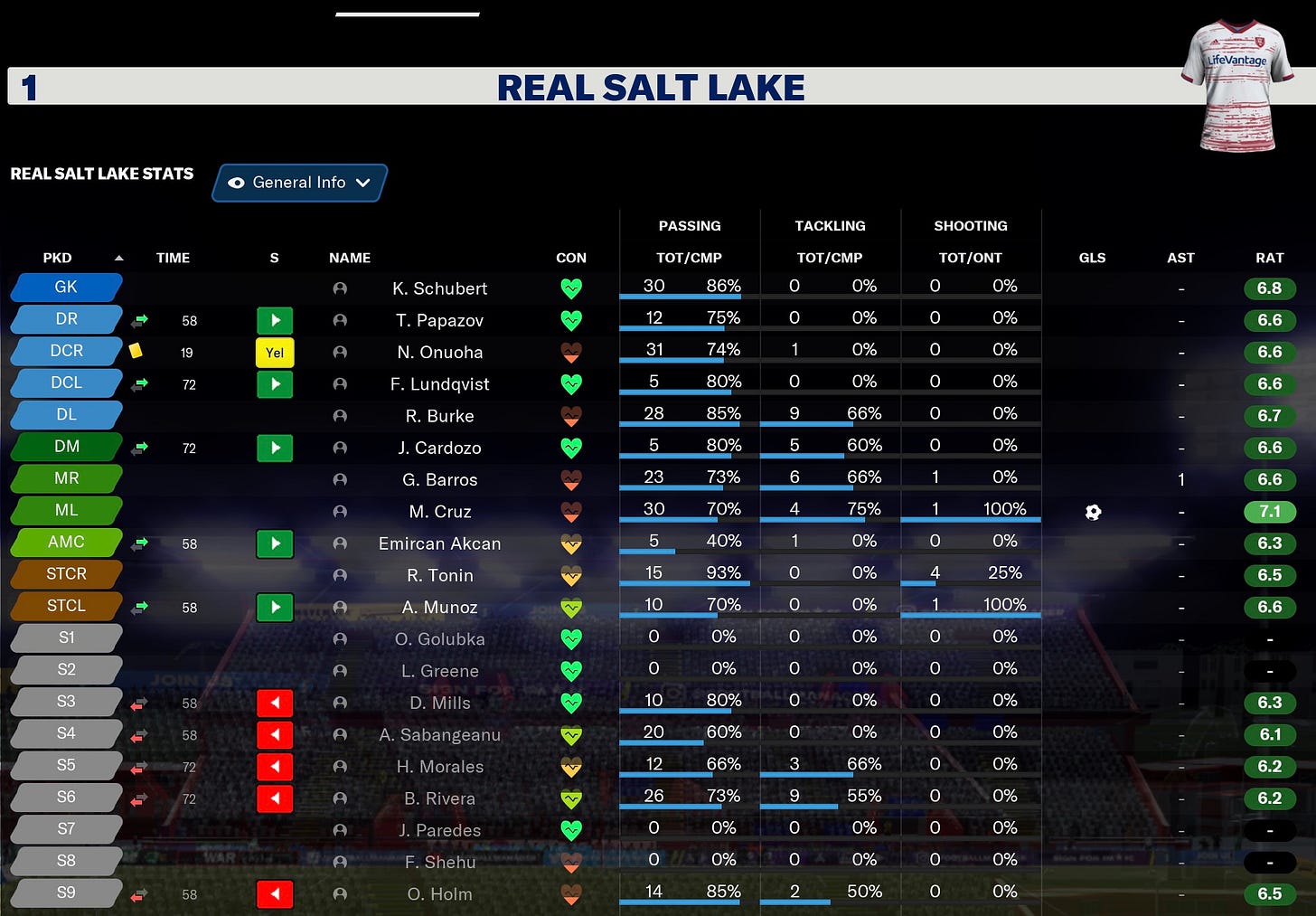Open the General Info dropdown
Image resolution: width=1316 pixels, height=916 pixels.
point(299,183)
